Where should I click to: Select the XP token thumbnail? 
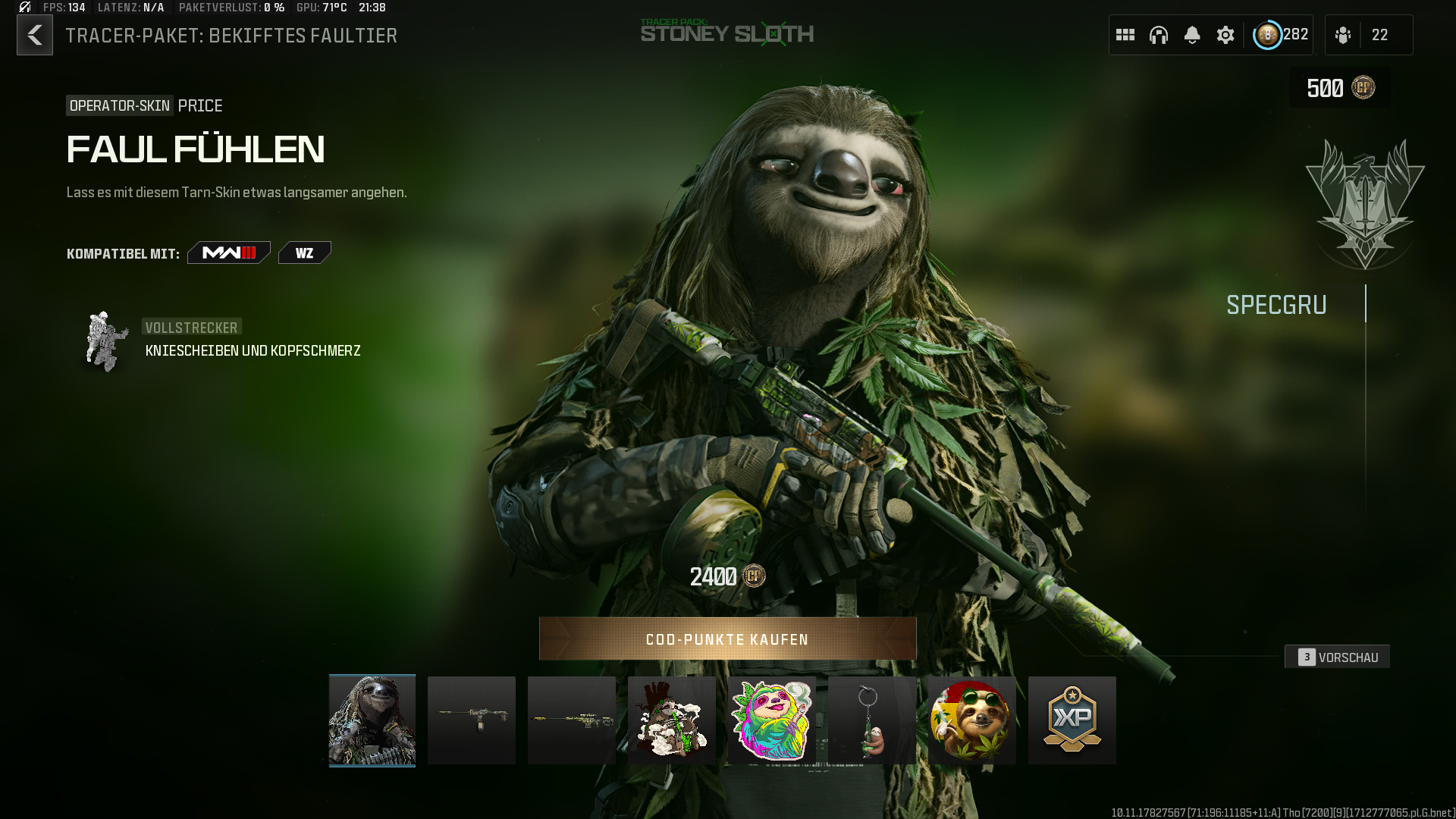coord(1072,720)
